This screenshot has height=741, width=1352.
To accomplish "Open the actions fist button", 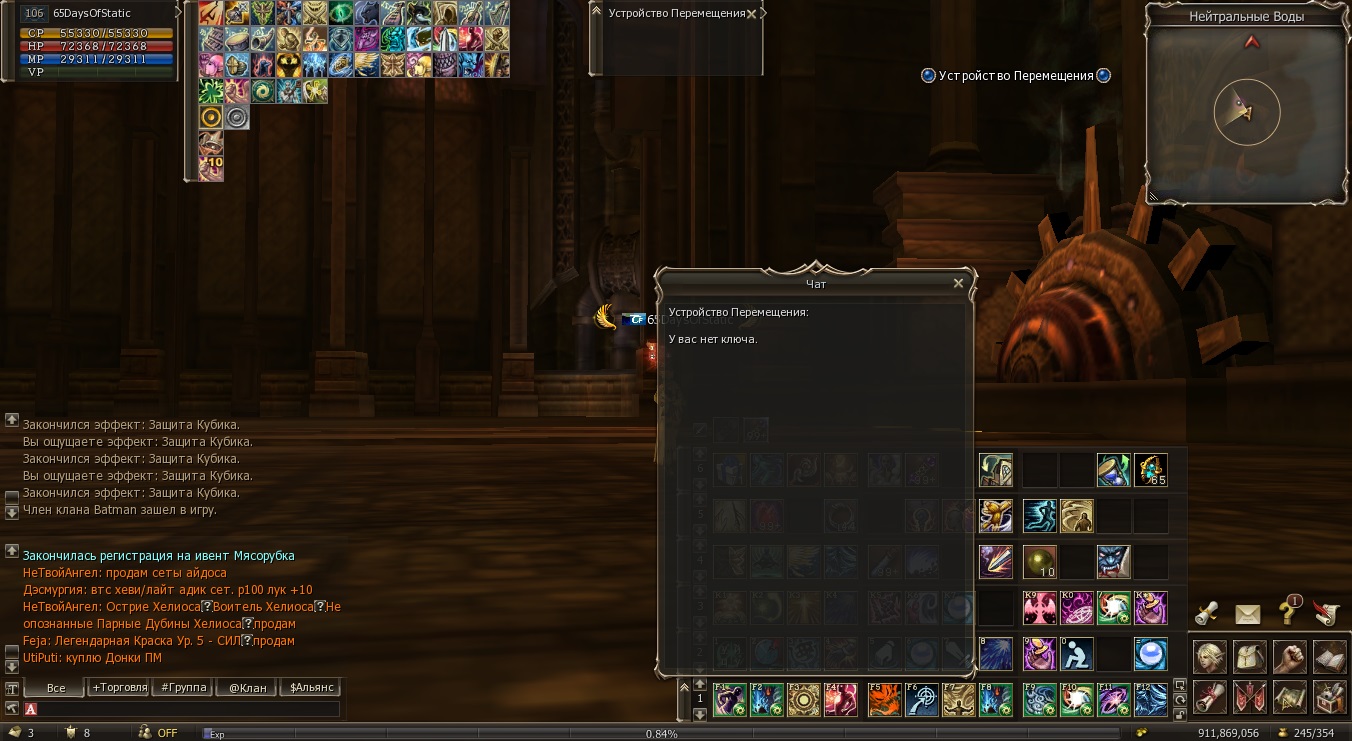I will [x=1289, y=656].
